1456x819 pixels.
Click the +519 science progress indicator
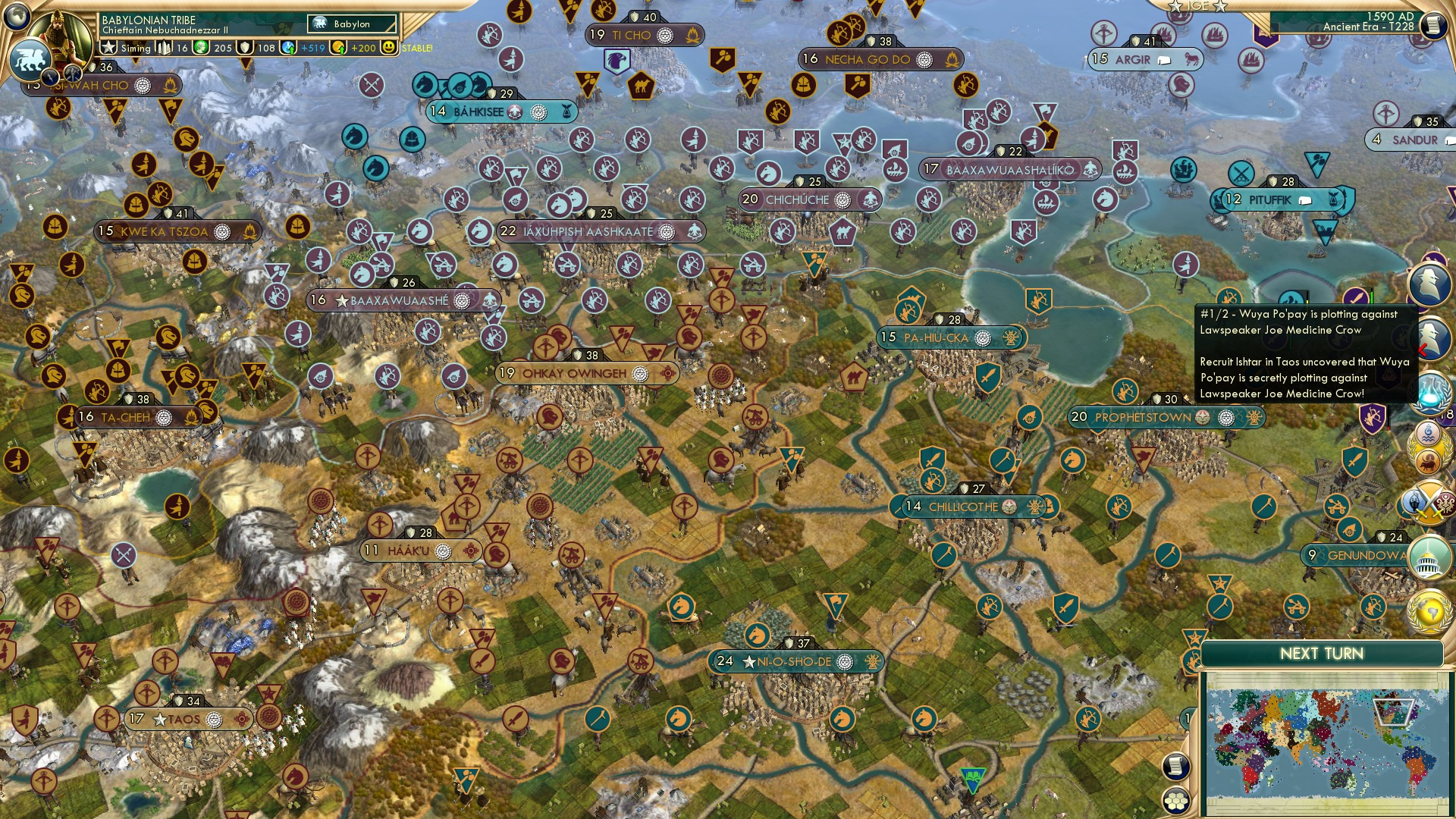coord(312,49)
